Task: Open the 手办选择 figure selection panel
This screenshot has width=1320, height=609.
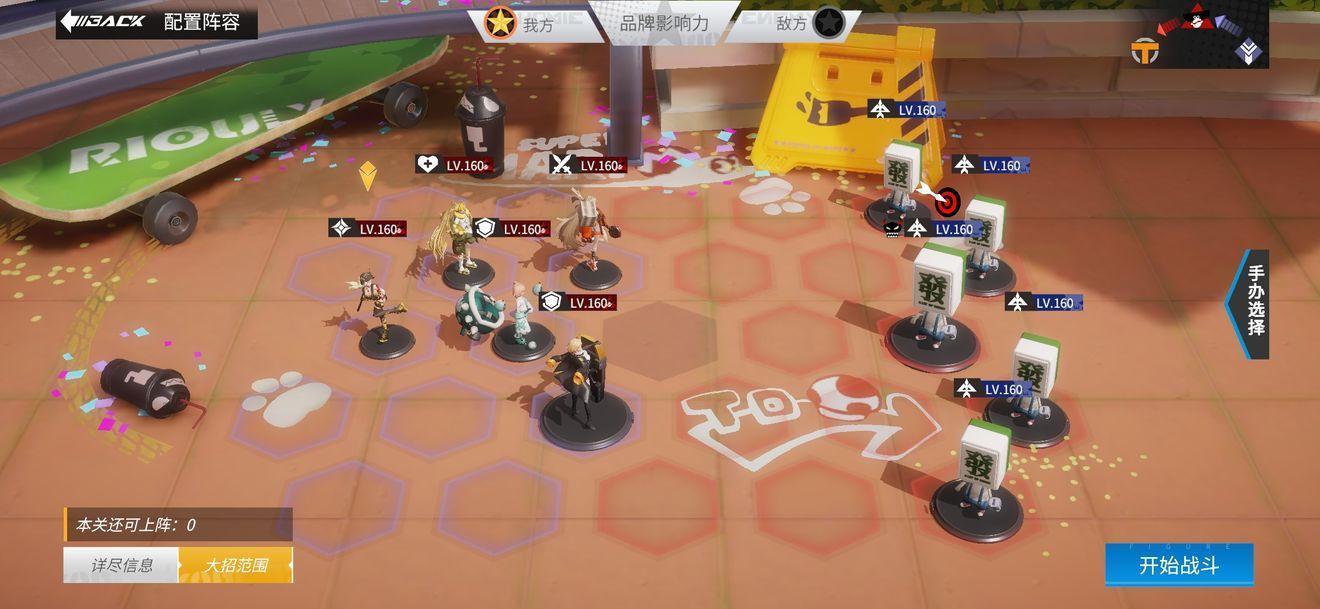Action: coord(1253,302)
